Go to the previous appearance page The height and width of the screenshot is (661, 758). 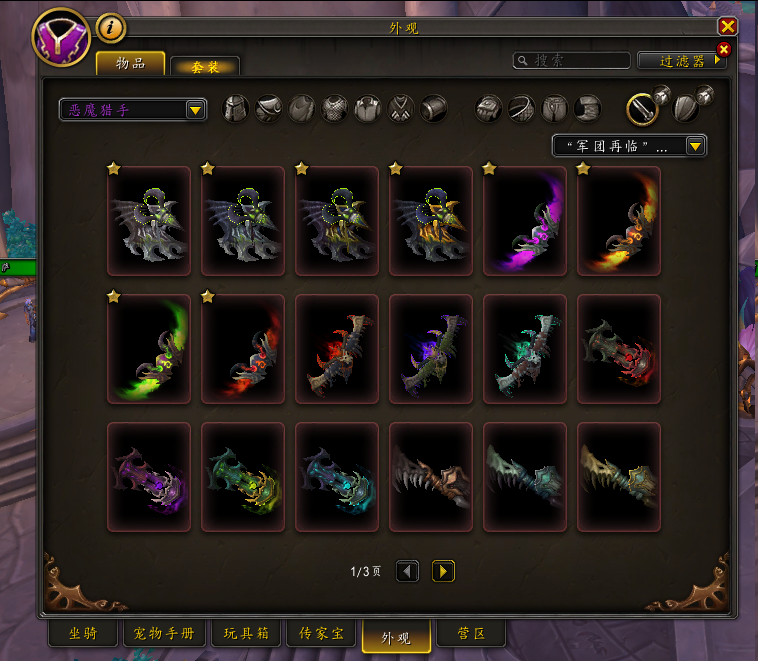tap(407, 571)
